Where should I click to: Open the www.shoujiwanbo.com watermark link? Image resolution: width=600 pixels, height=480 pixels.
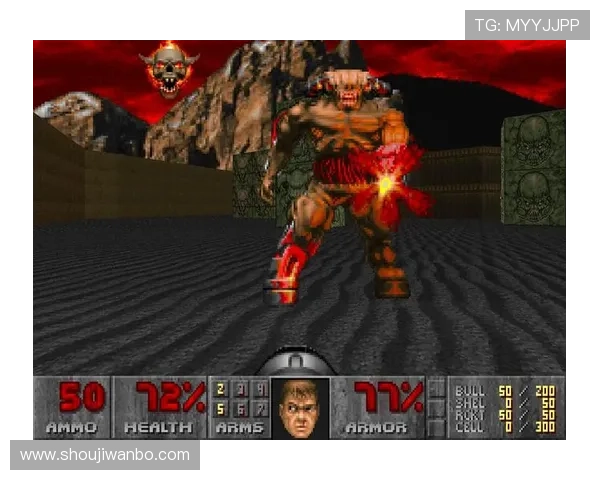pos(105,455)
